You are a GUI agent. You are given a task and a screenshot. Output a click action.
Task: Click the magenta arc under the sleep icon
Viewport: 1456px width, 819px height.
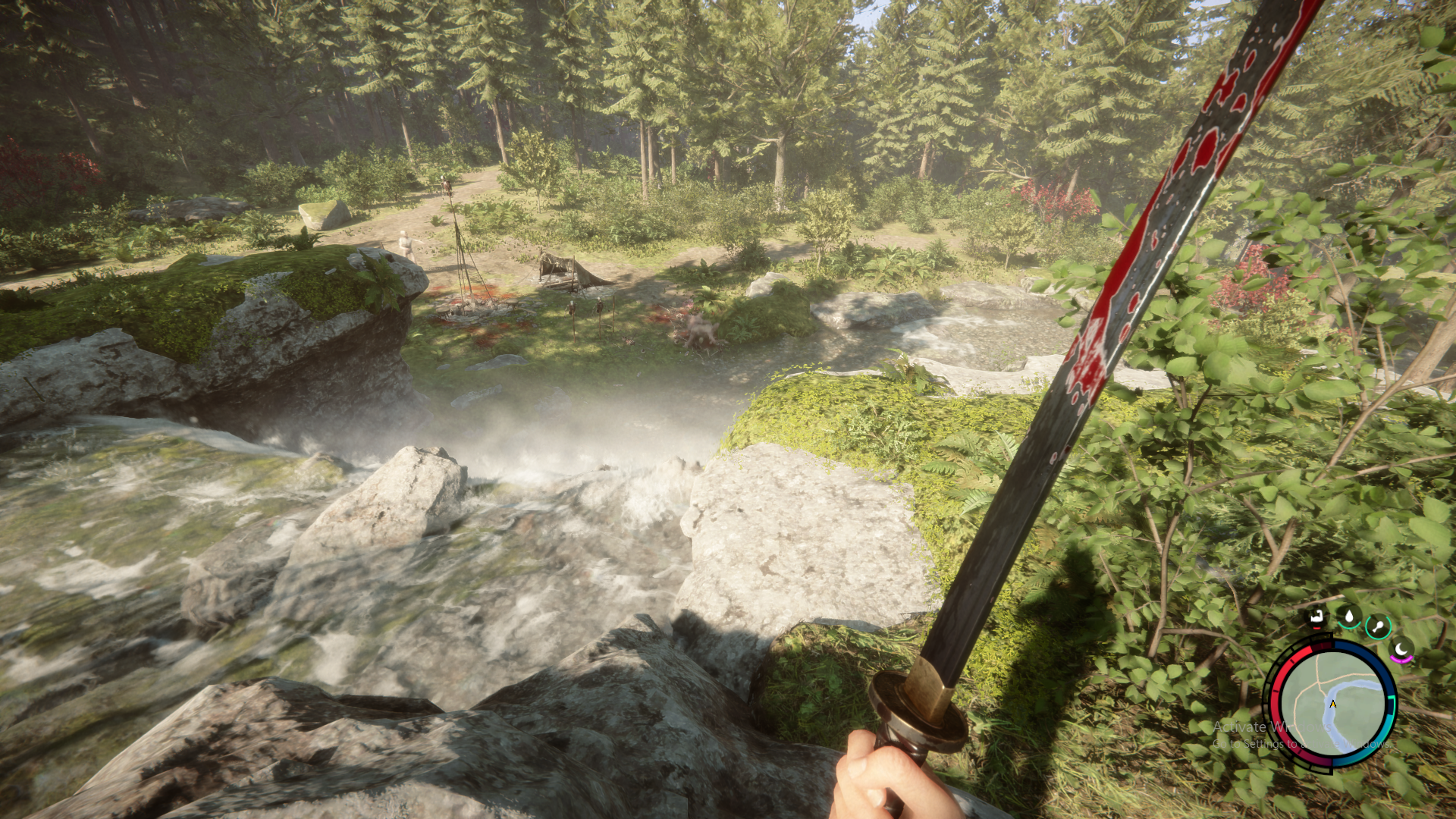coord(1401,660)
